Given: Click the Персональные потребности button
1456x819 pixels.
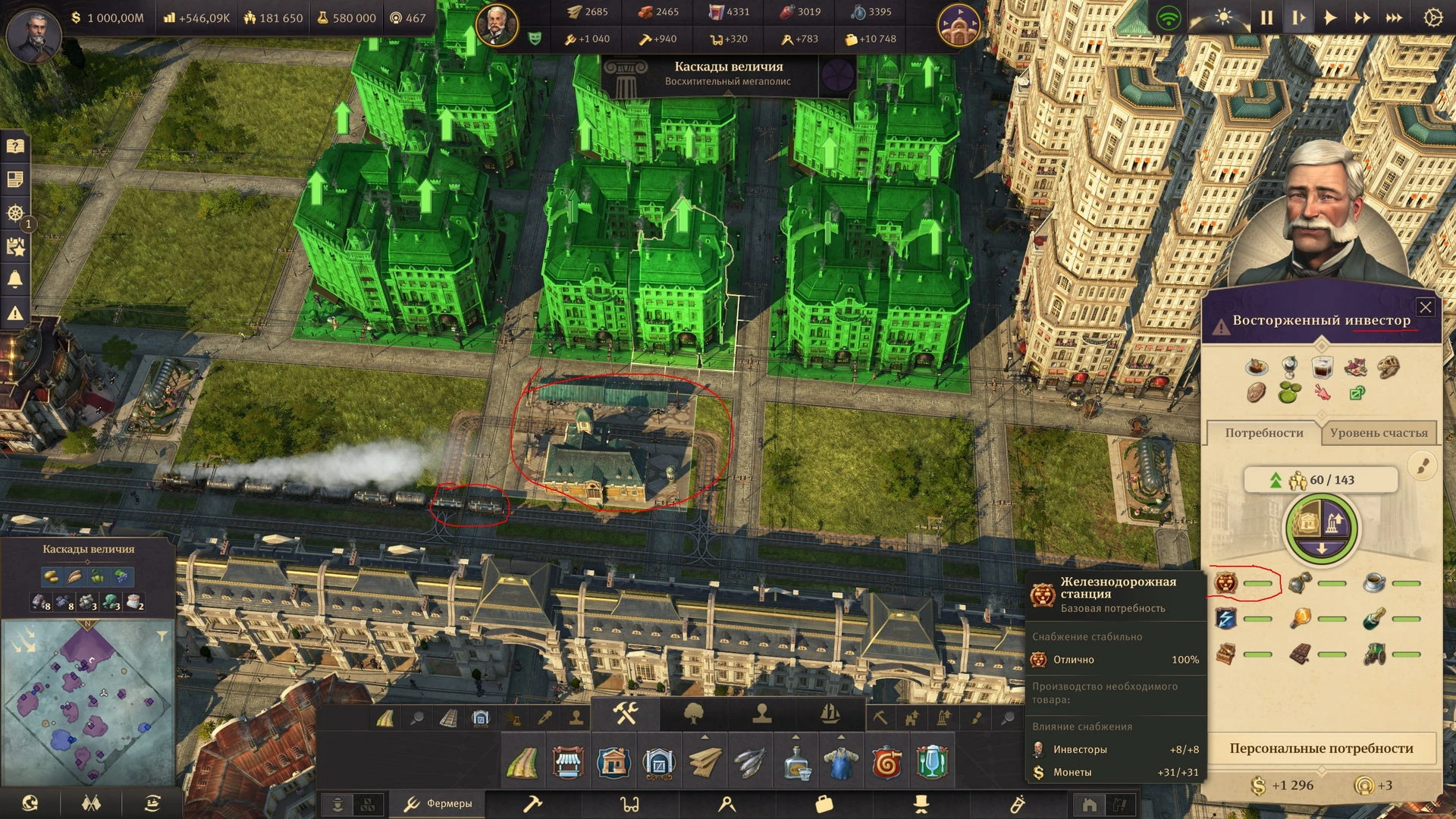Looking at the screenshot, I should pos(1321,748).
